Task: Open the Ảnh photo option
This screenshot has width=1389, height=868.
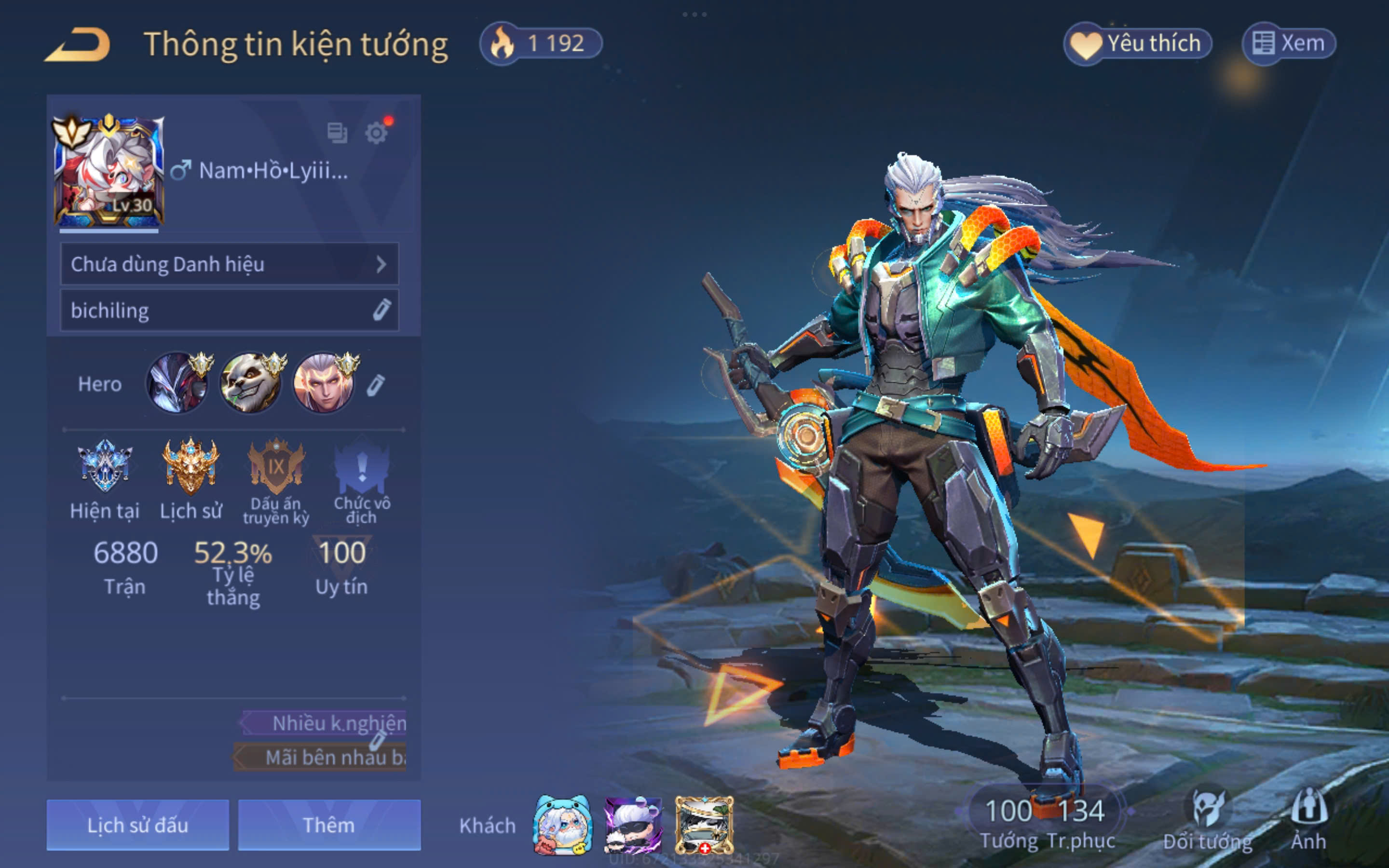Action: tap(1308, 820)
